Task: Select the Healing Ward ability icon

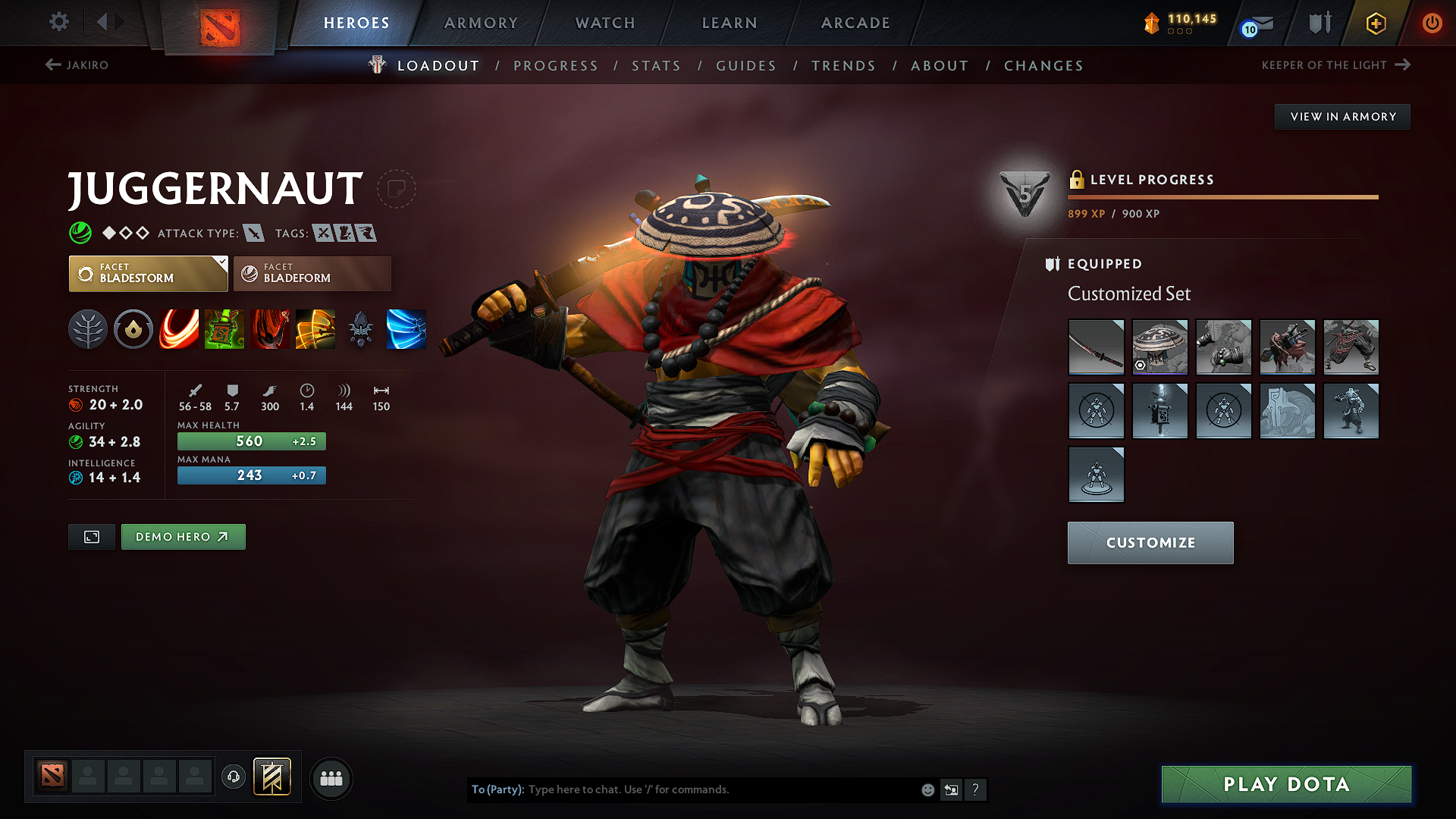Action: click(x=224, y=329)
